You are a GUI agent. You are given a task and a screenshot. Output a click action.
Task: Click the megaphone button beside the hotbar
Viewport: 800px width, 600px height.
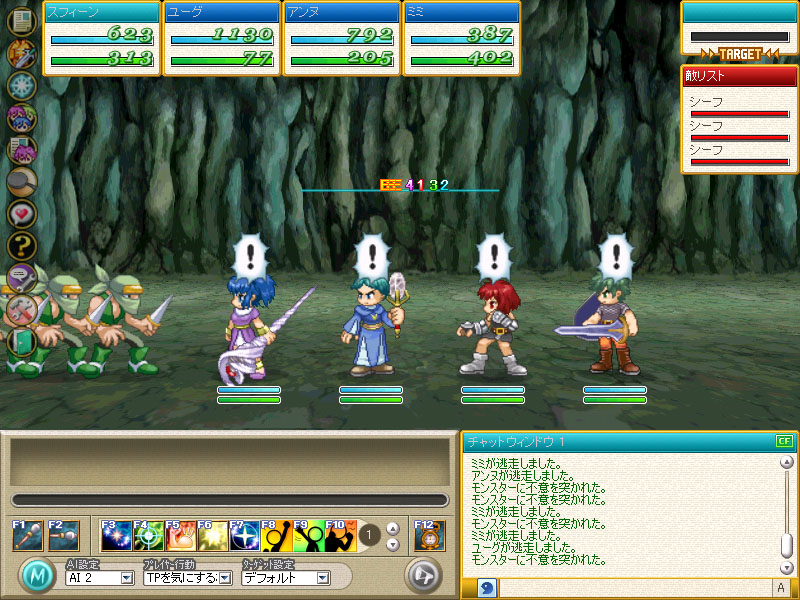click(x=422, y=575)
